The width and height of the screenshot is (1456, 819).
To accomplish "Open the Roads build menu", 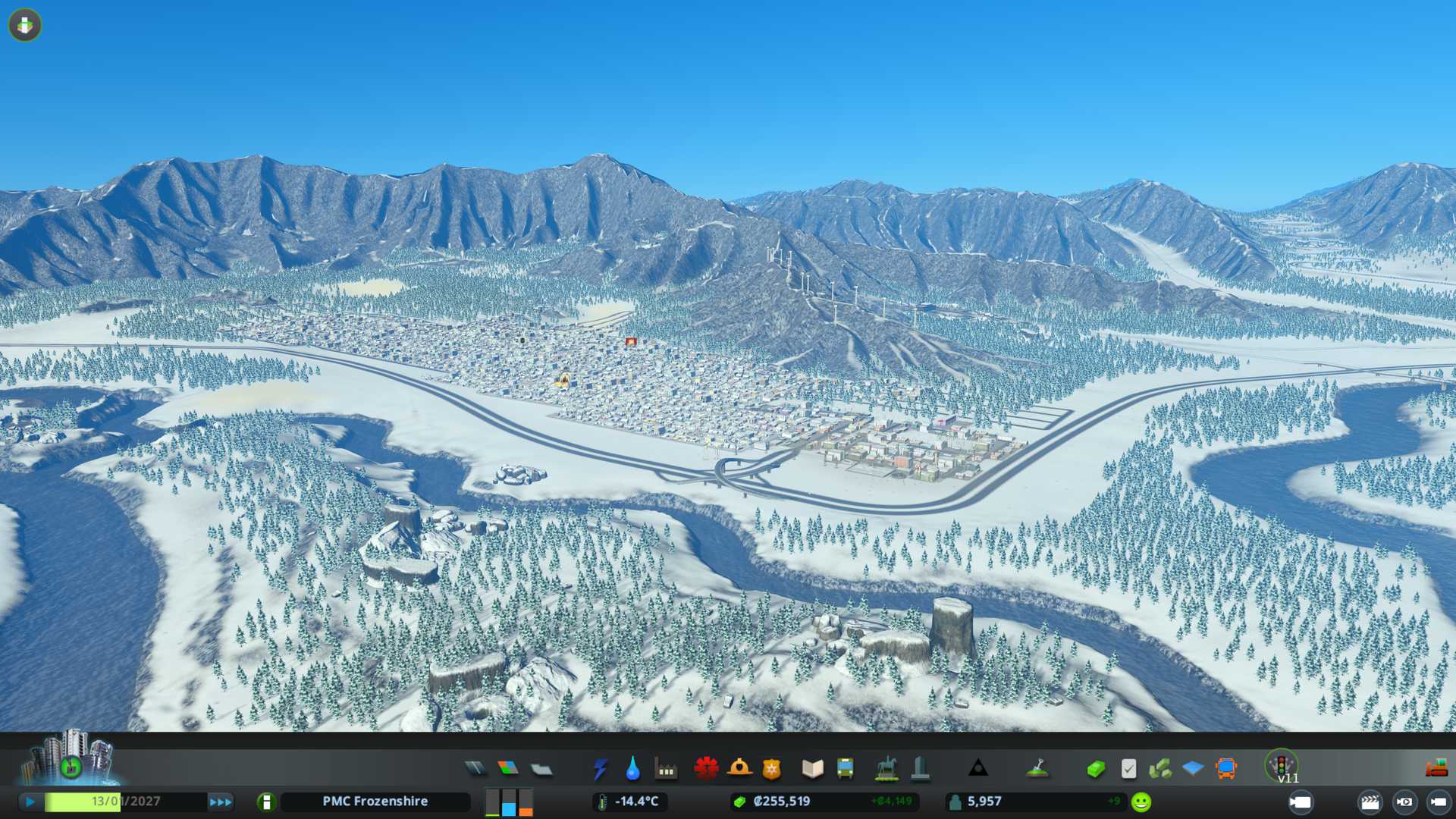I will [x=475, y=769].
